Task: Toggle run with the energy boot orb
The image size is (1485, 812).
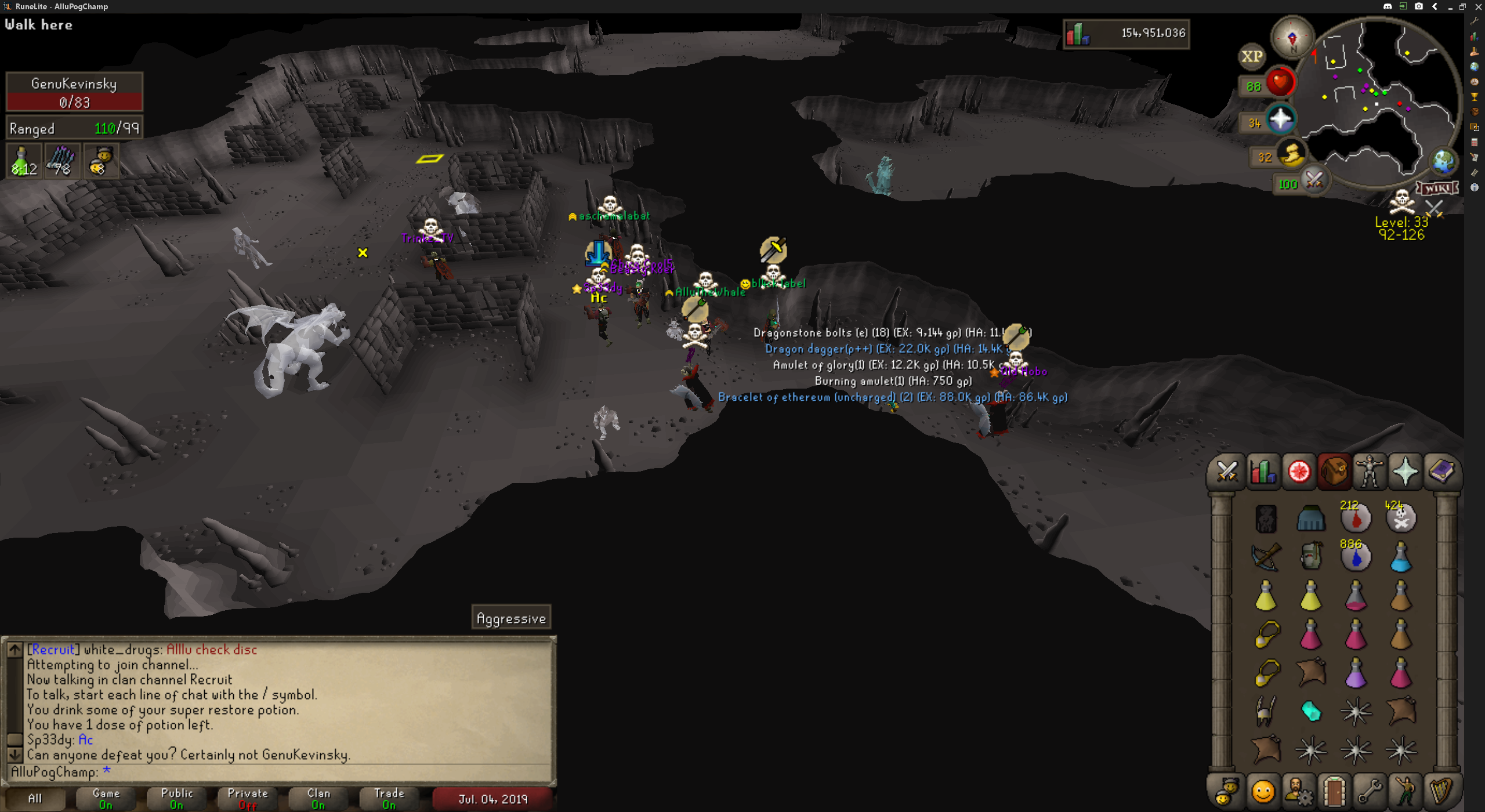Action: point(1292,155)
